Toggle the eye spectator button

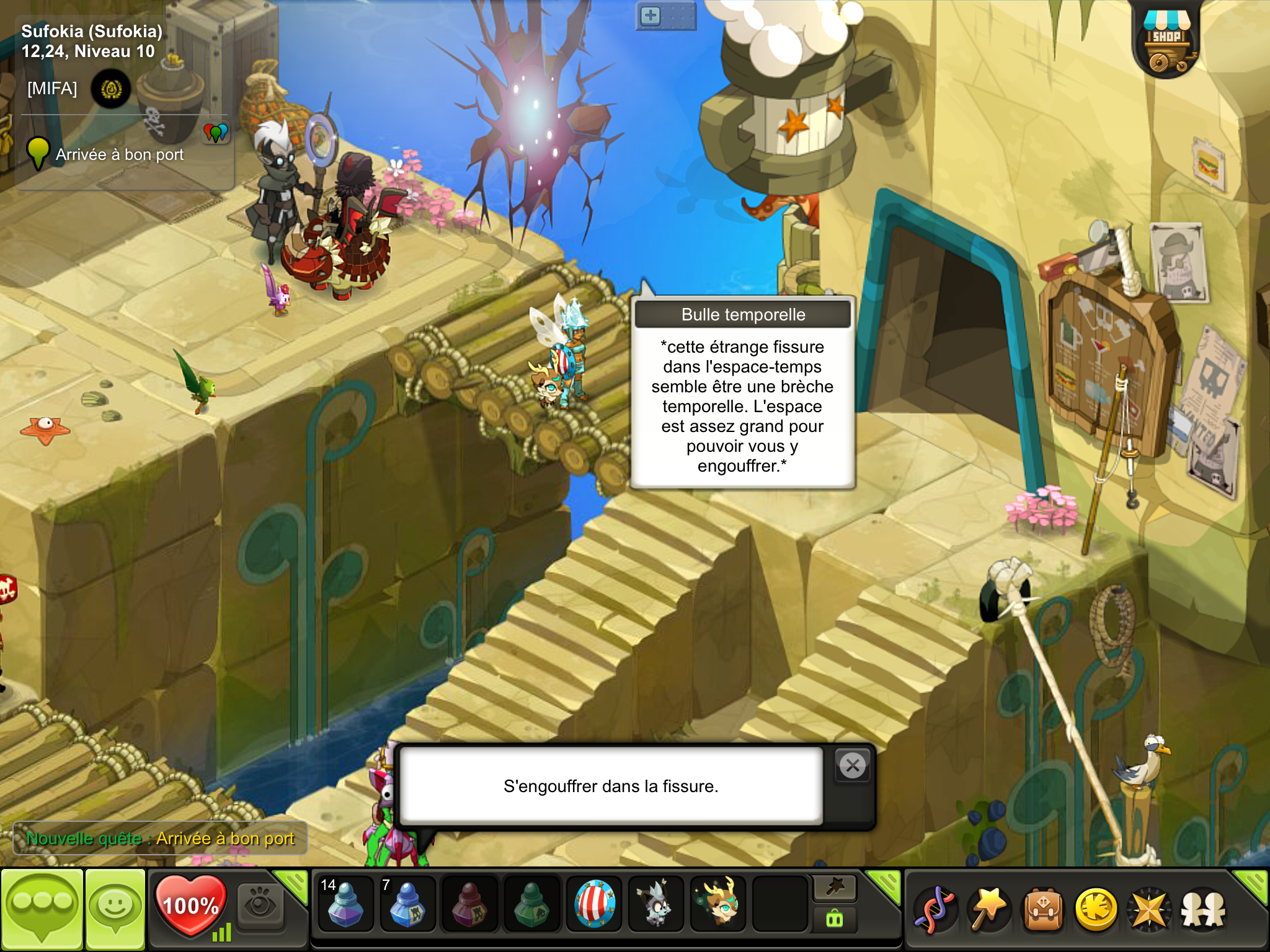pyautogui.click(x=260, y=906)
